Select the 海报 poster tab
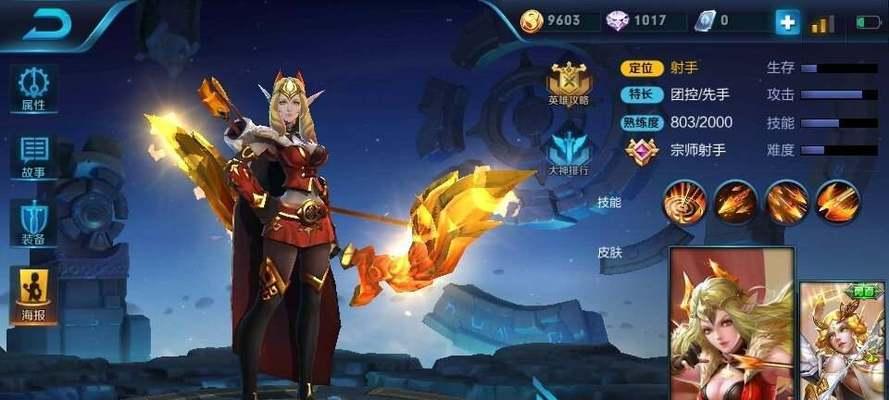This screenshot has height=400, width=889. (x=33, y=291)
